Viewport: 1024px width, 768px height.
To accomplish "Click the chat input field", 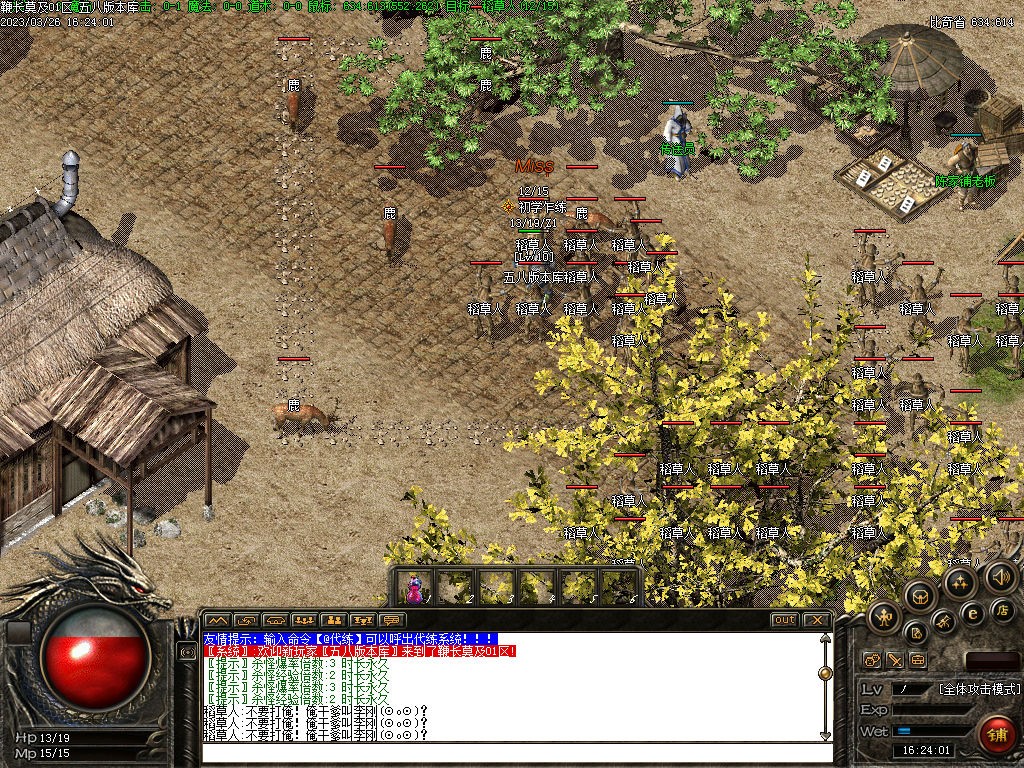I will click(510, 751).
